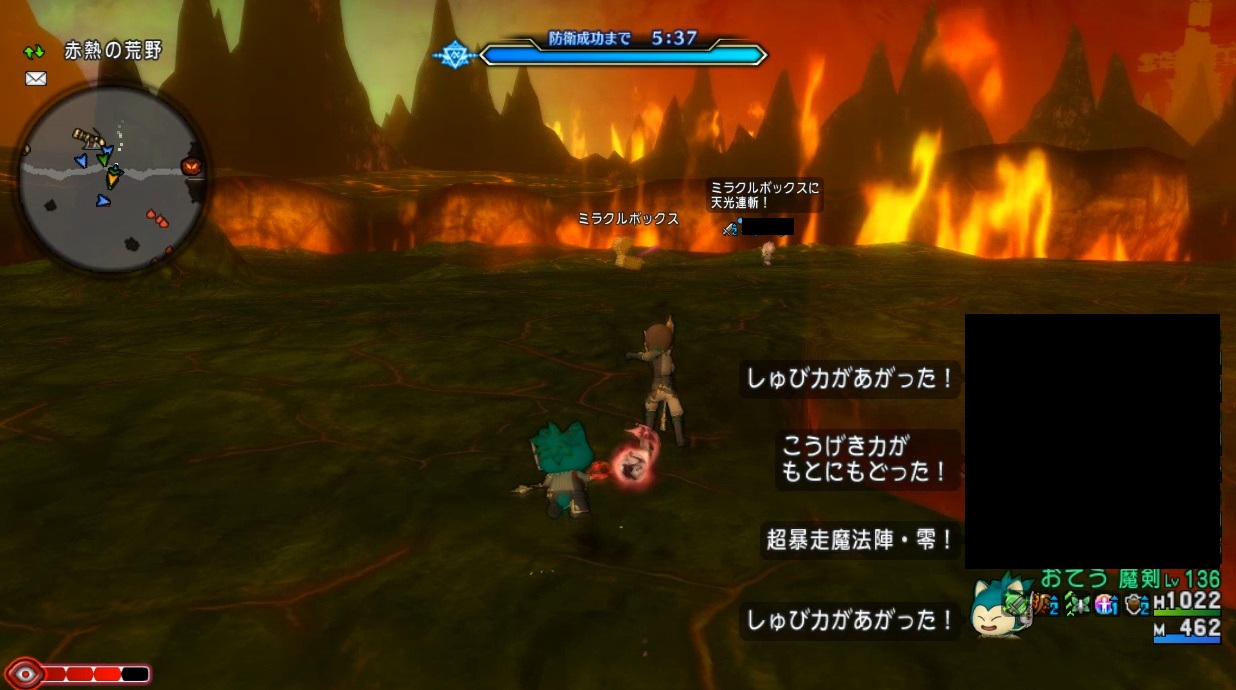
Task: Select the demon face marker on minimap
Action: click(190, 166)
